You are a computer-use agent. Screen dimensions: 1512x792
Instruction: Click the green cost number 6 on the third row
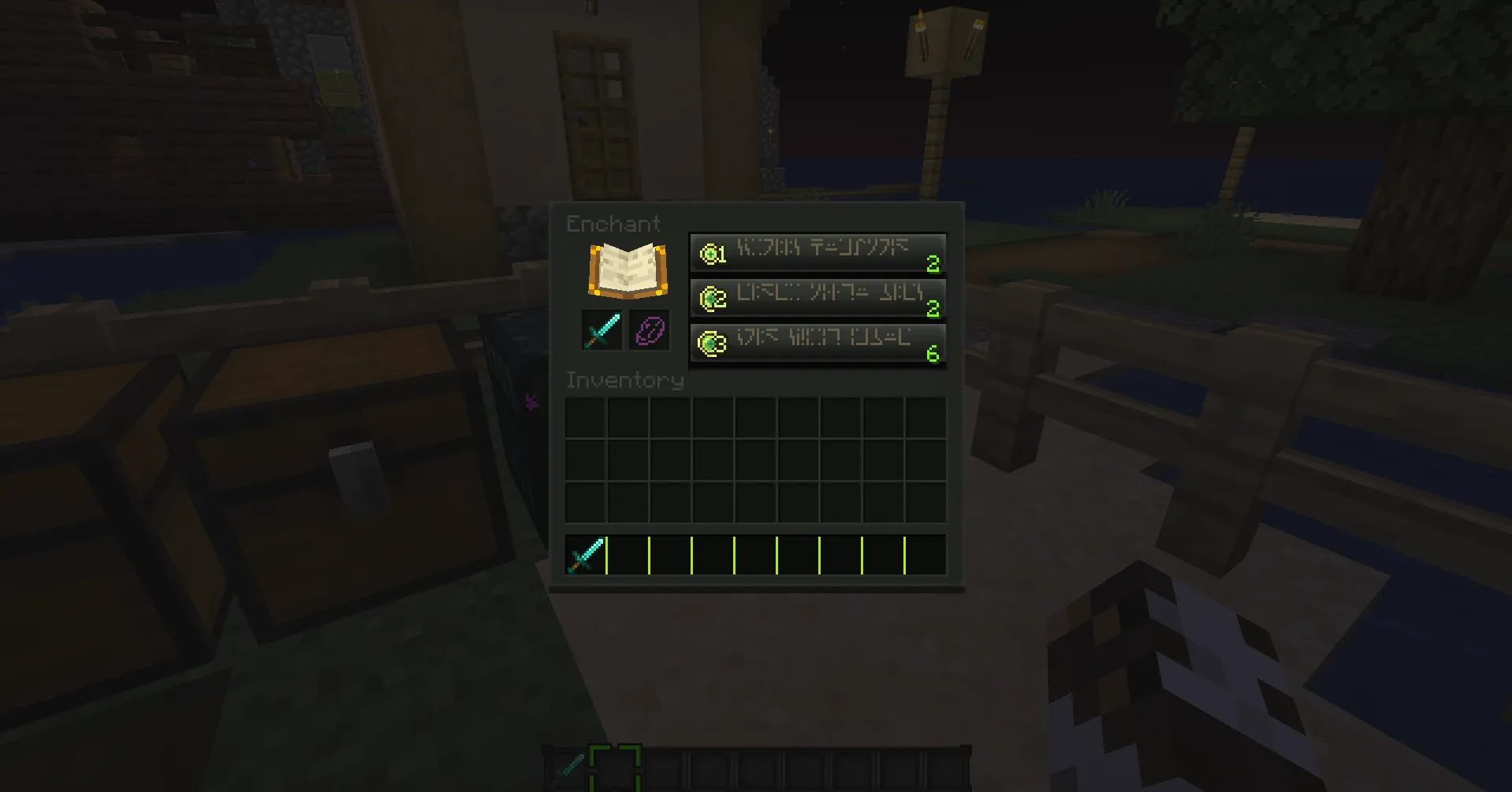pos(933,353)
